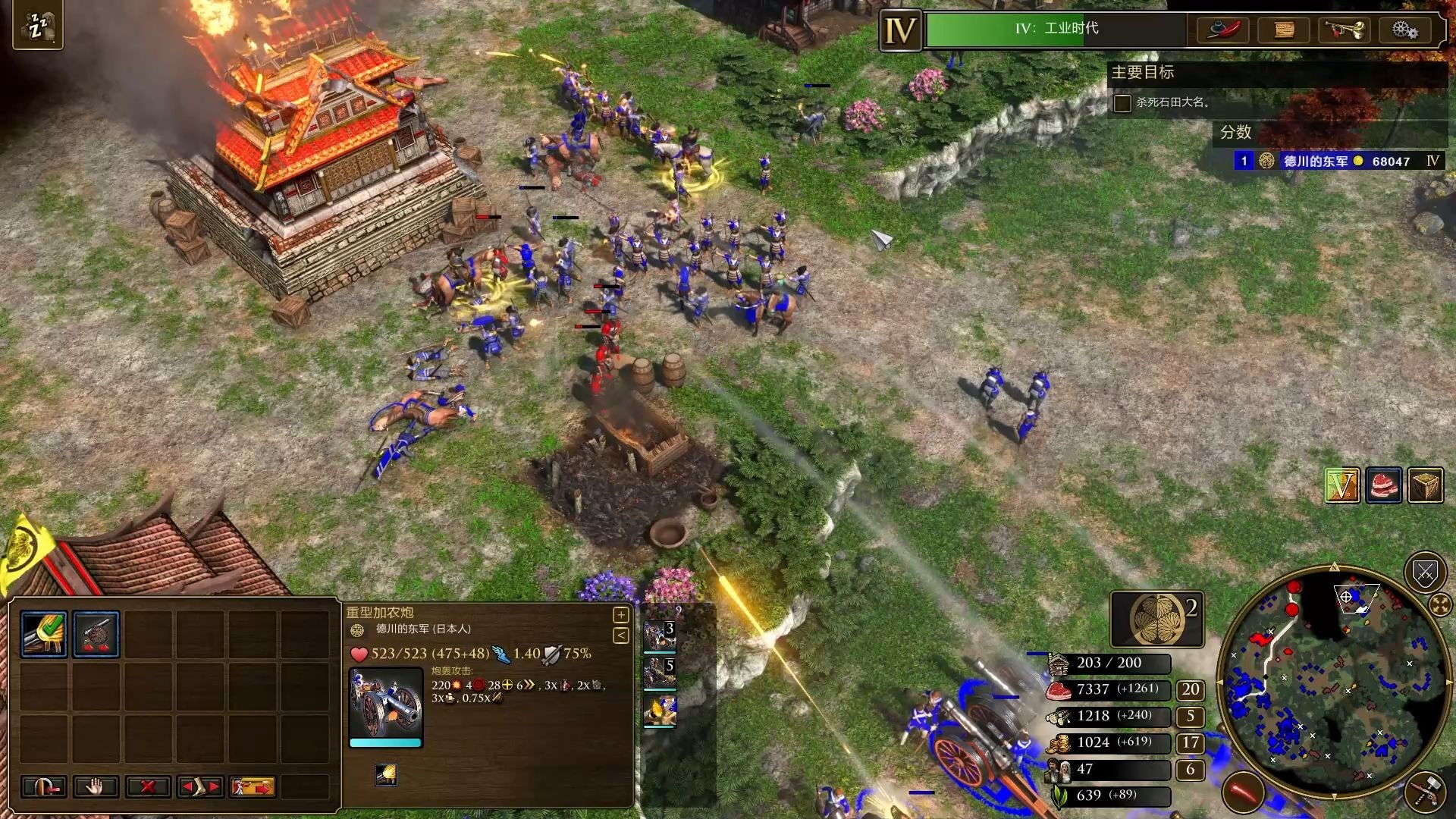
Task: Select the cannon group with badge 5
Action: coord(659,673)
